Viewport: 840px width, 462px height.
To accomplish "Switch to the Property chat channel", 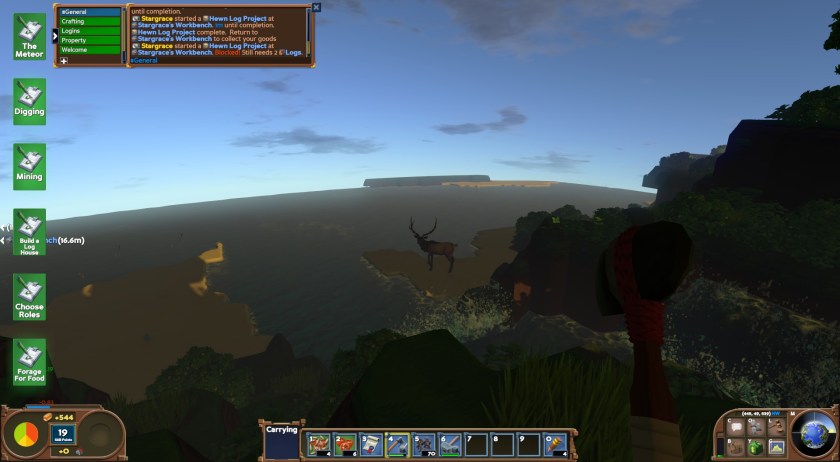I will 89,40.
